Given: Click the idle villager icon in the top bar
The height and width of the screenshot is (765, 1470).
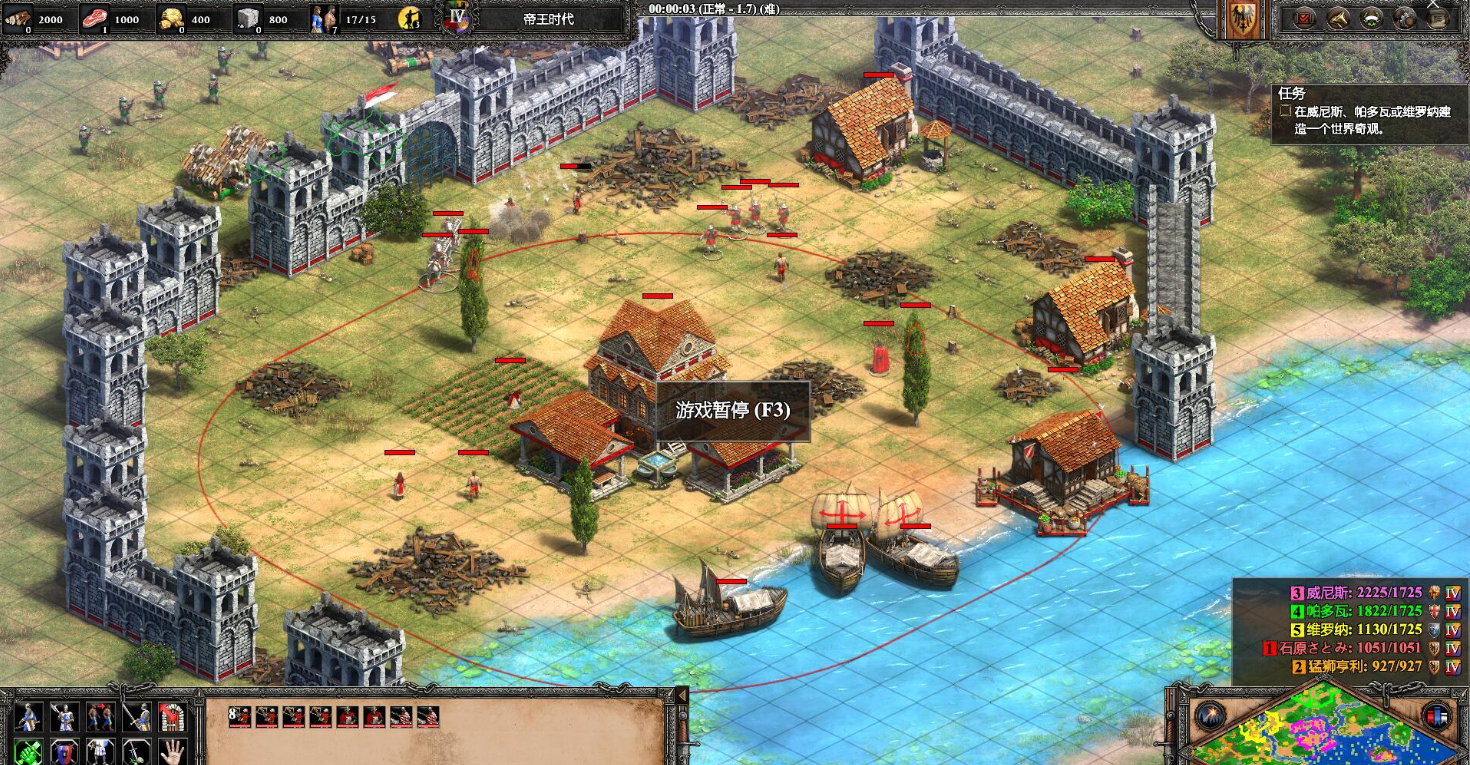Looking at the screenshot, I should [409, 18].
